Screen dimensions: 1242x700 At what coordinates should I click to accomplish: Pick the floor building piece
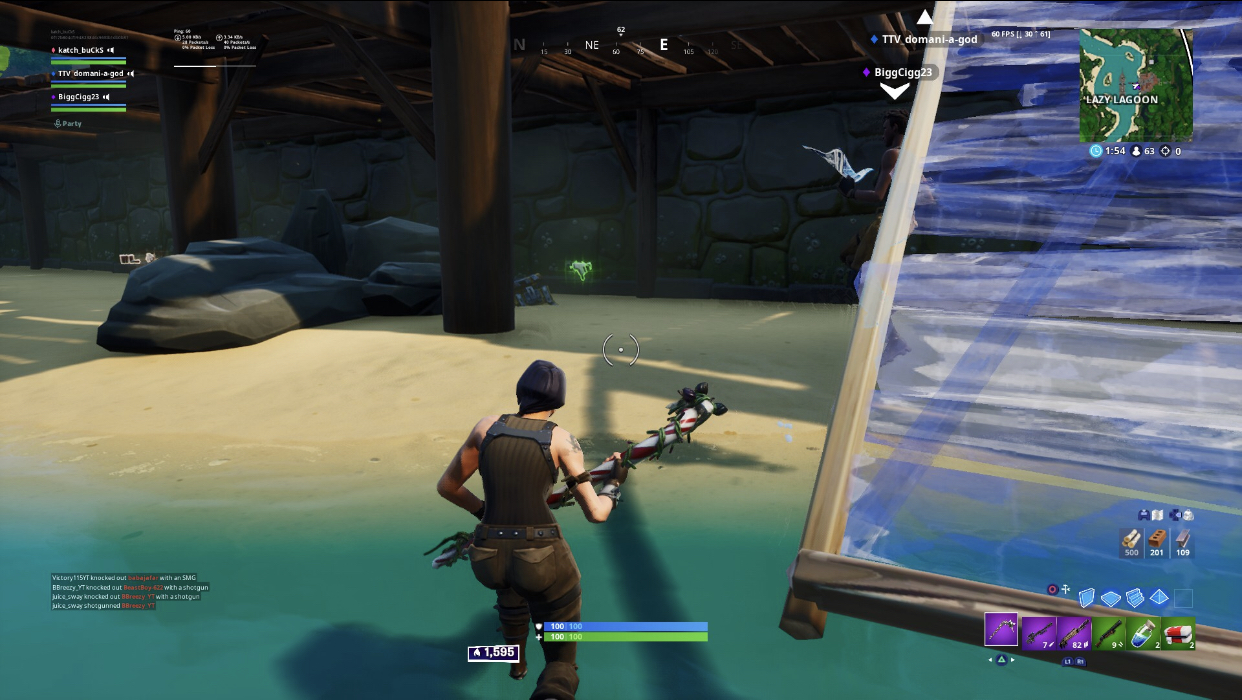[x=1111, y=598]
